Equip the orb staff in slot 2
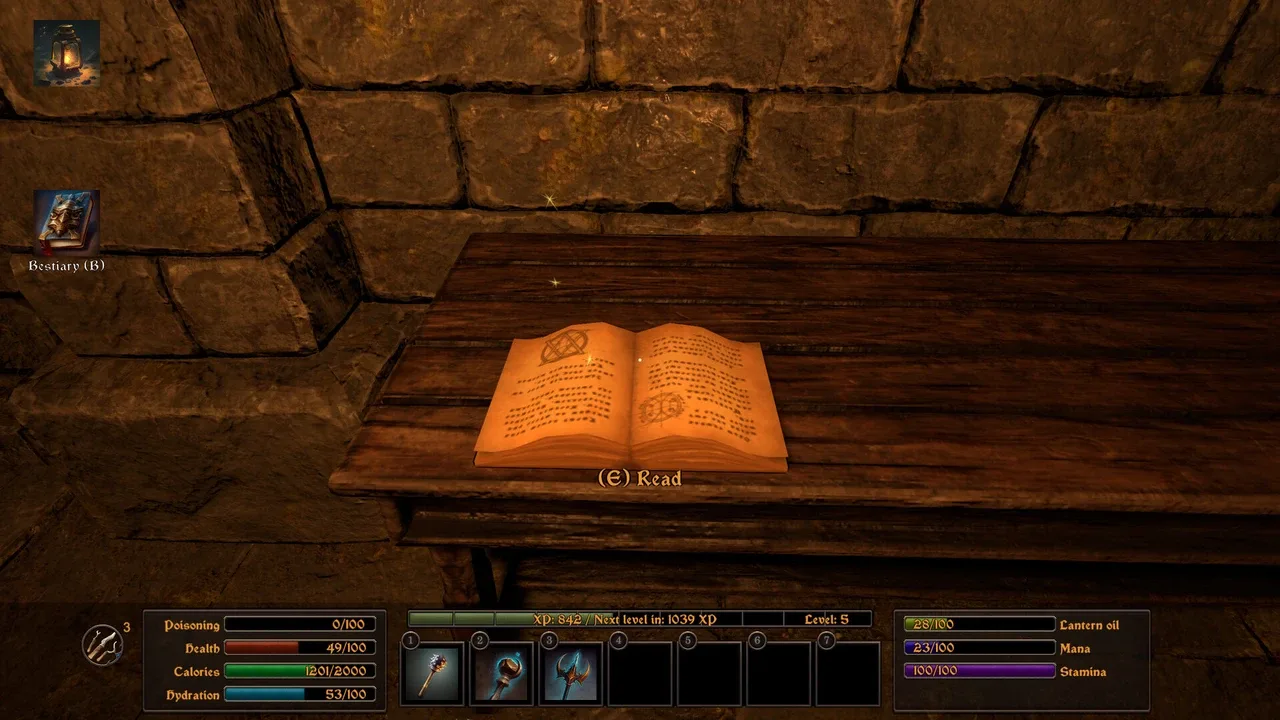The width and height of the screenshot is (1280, 720). 502,673
